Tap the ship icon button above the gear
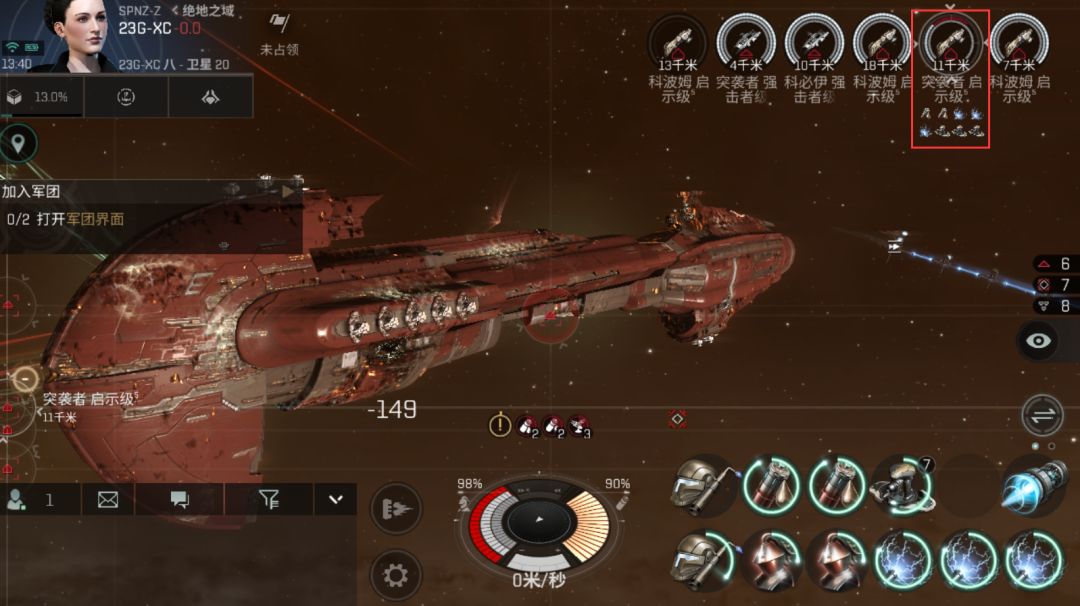 pos(396,509)
